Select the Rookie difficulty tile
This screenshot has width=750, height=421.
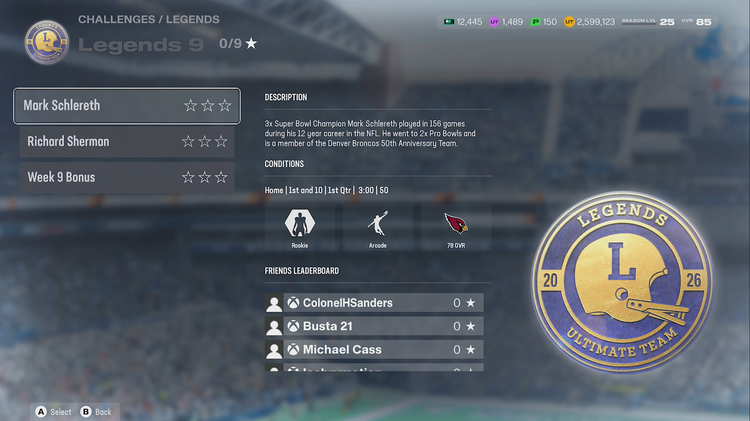coord(300,226)
